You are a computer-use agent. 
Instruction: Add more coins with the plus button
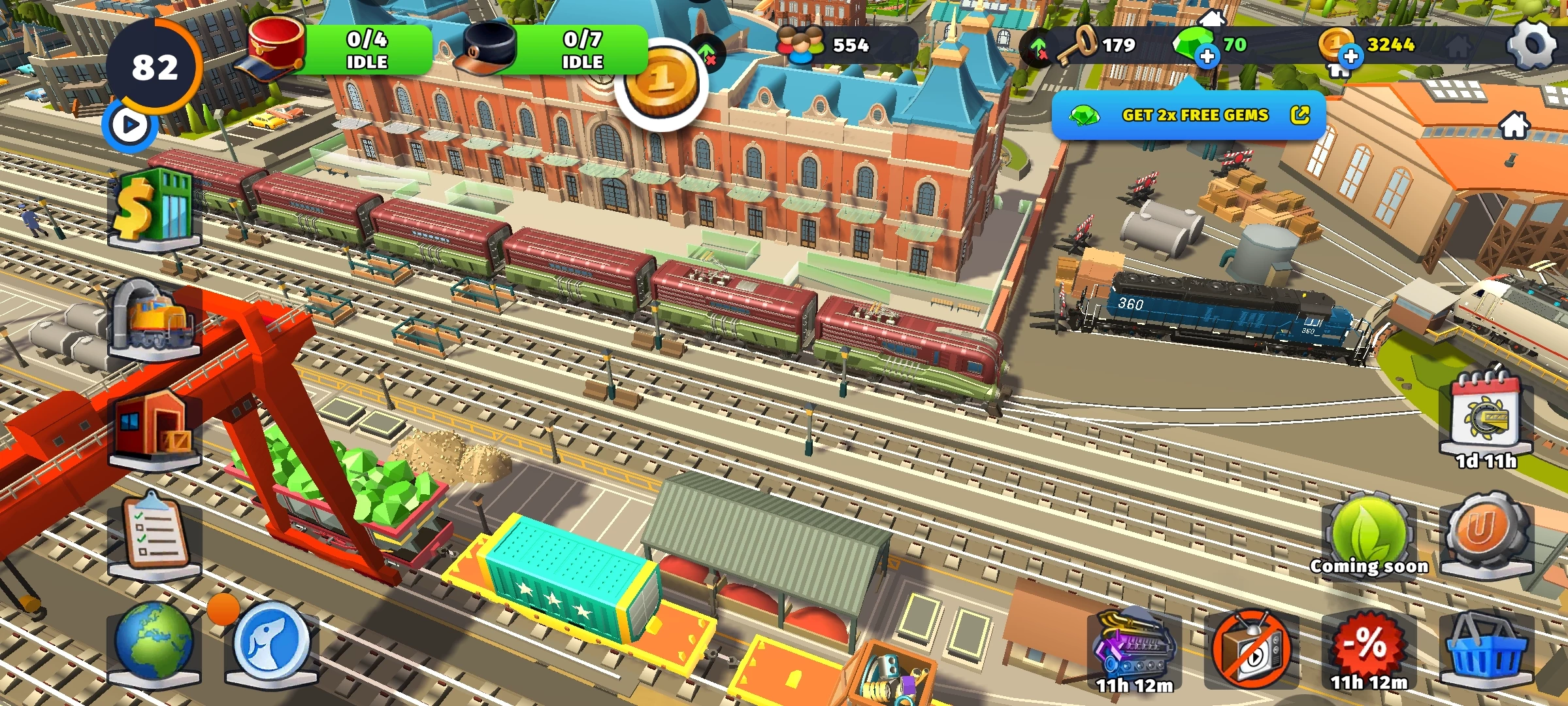[x=1350, y=57]
